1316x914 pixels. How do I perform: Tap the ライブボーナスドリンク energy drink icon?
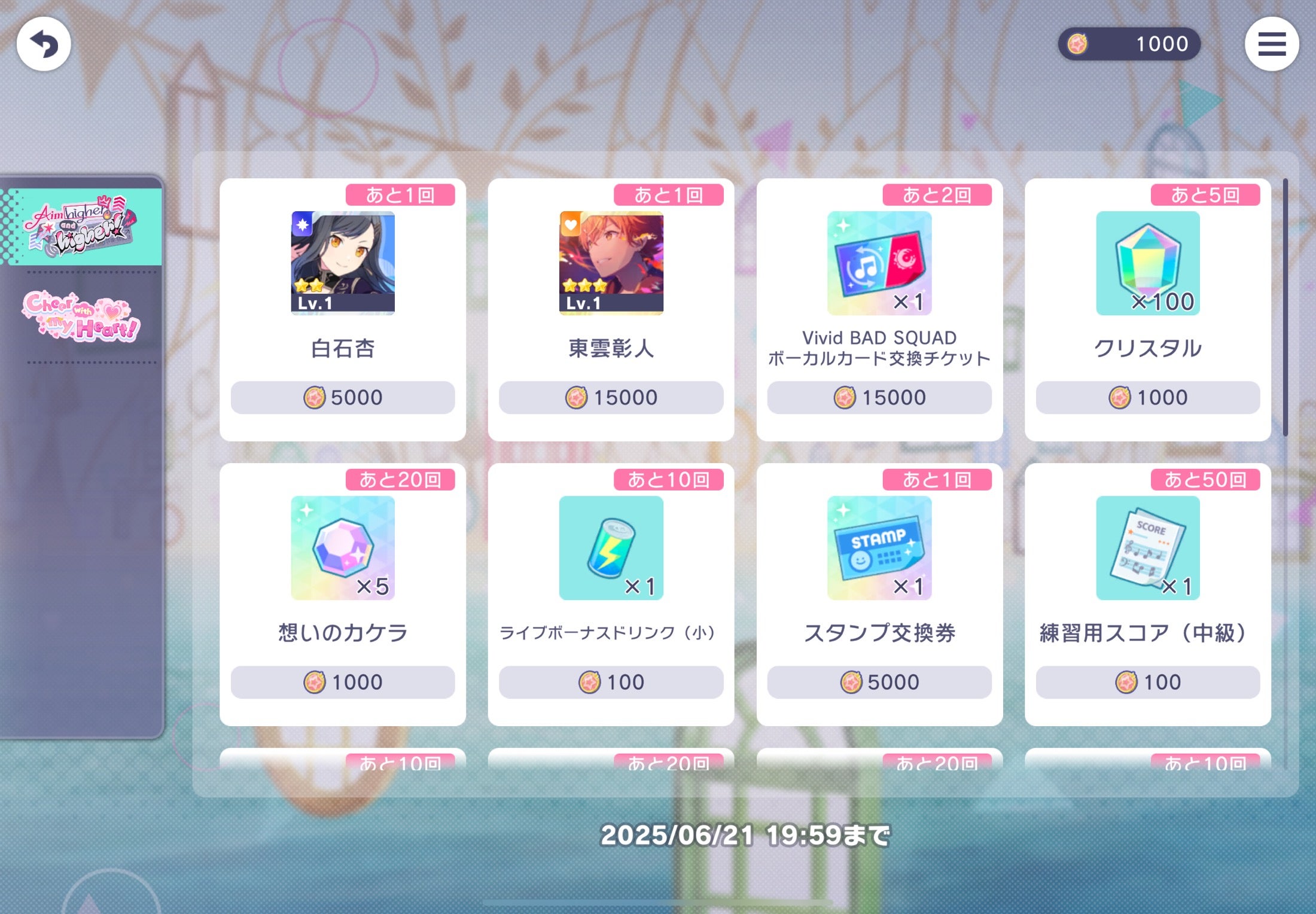611,547
